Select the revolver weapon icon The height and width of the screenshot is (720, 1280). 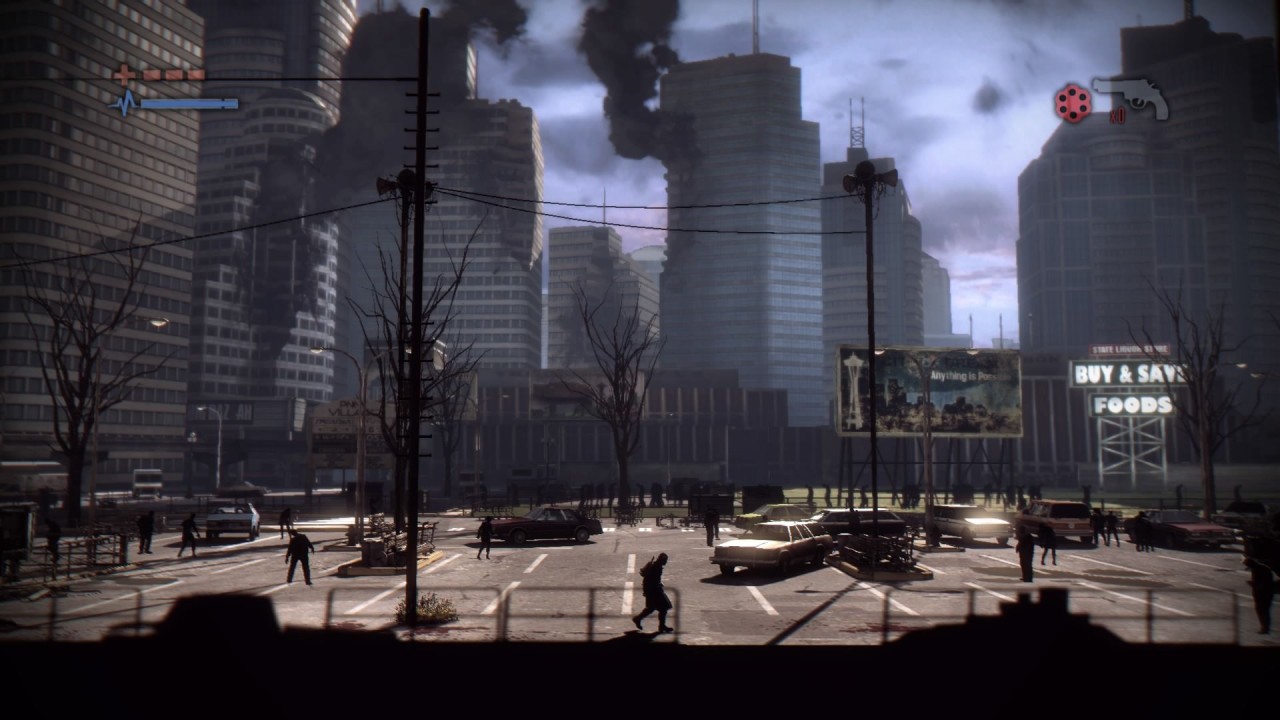(1131, 98)
